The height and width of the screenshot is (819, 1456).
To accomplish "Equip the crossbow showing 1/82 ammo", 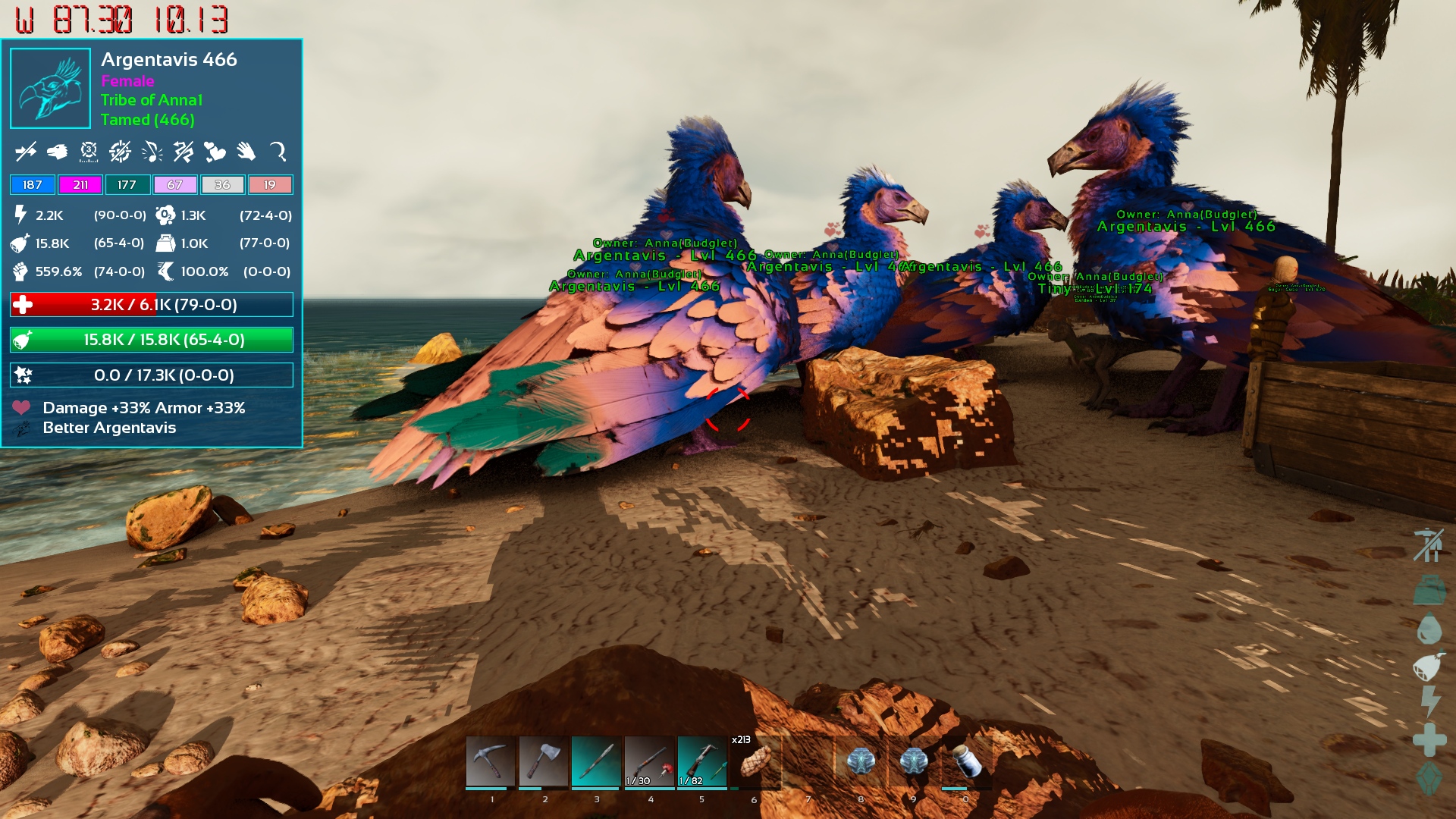I will [x=702, y=761].
